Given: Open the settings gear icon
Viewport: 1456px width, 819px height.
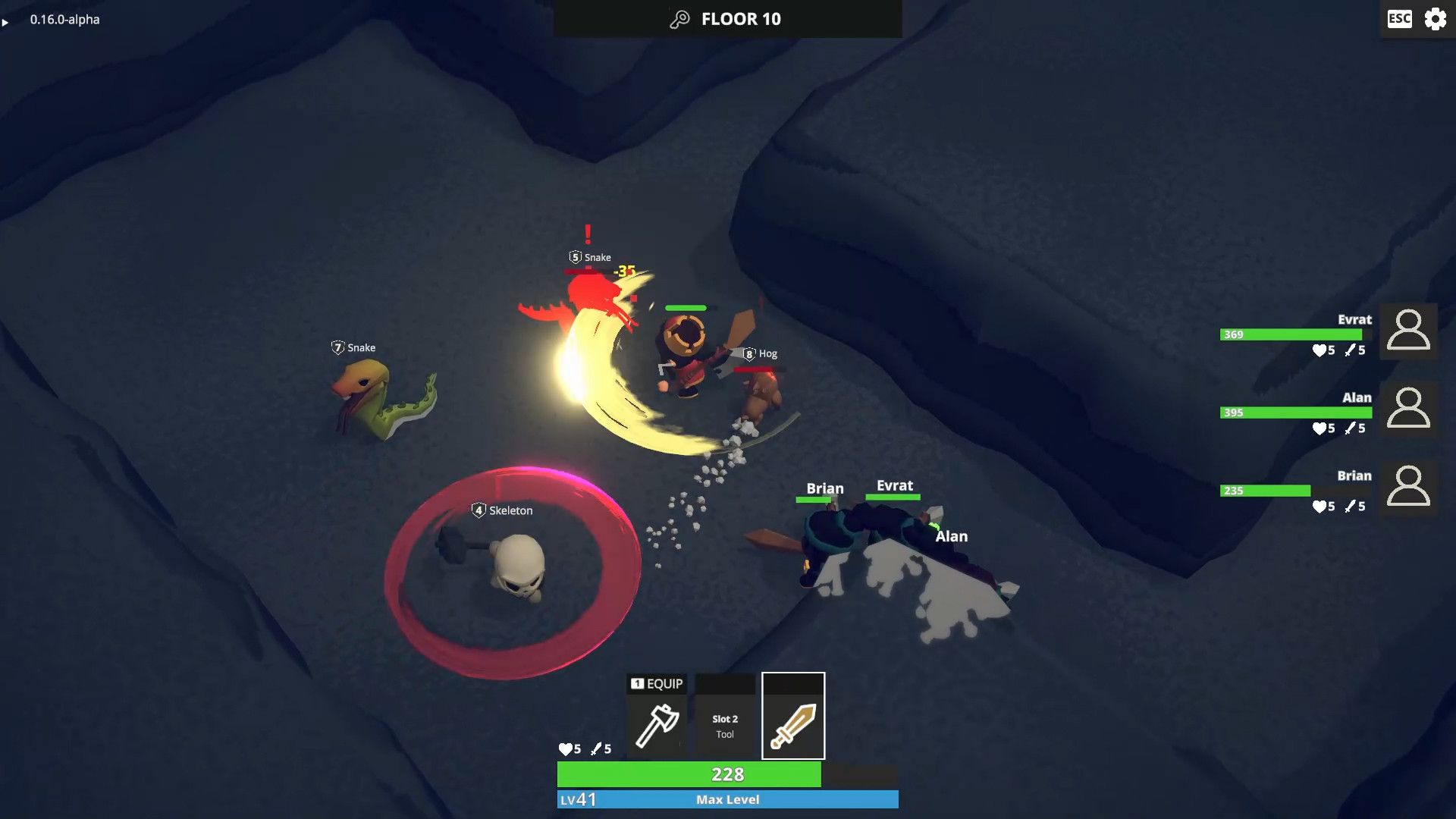Looking at the screenshot, I should pos(1436,19).
